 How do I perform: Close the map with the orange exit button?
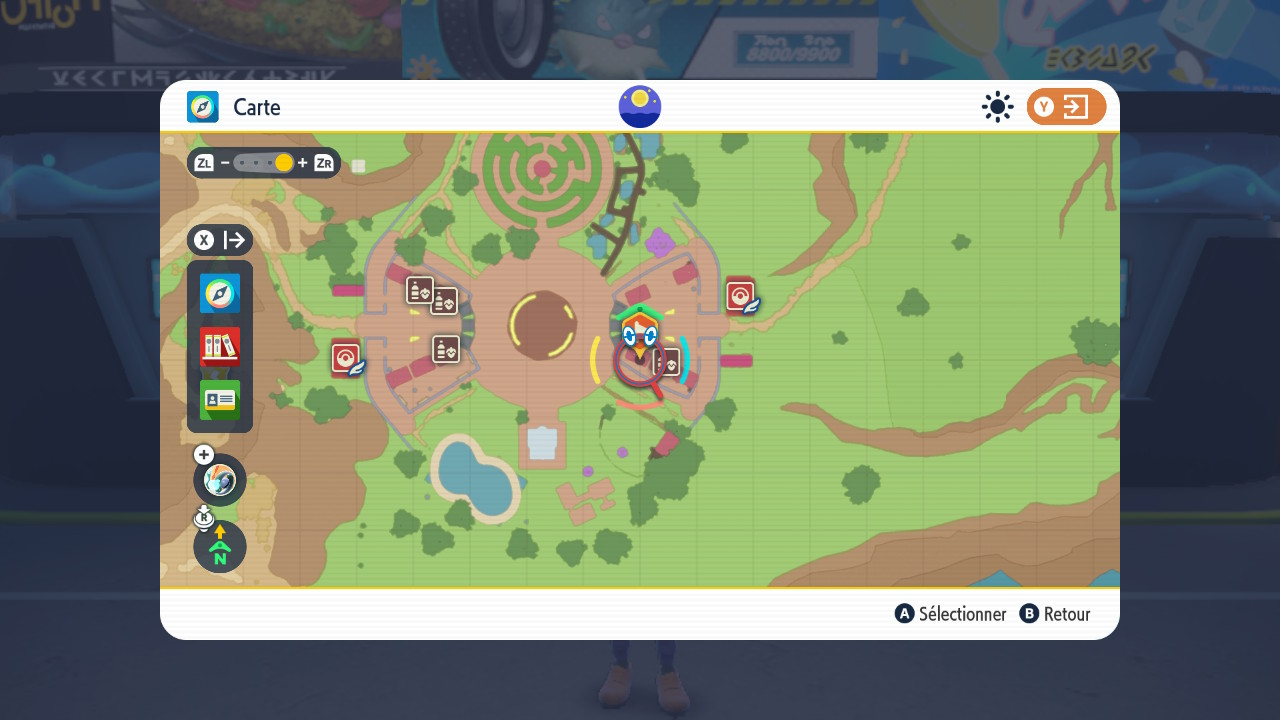1066,107
